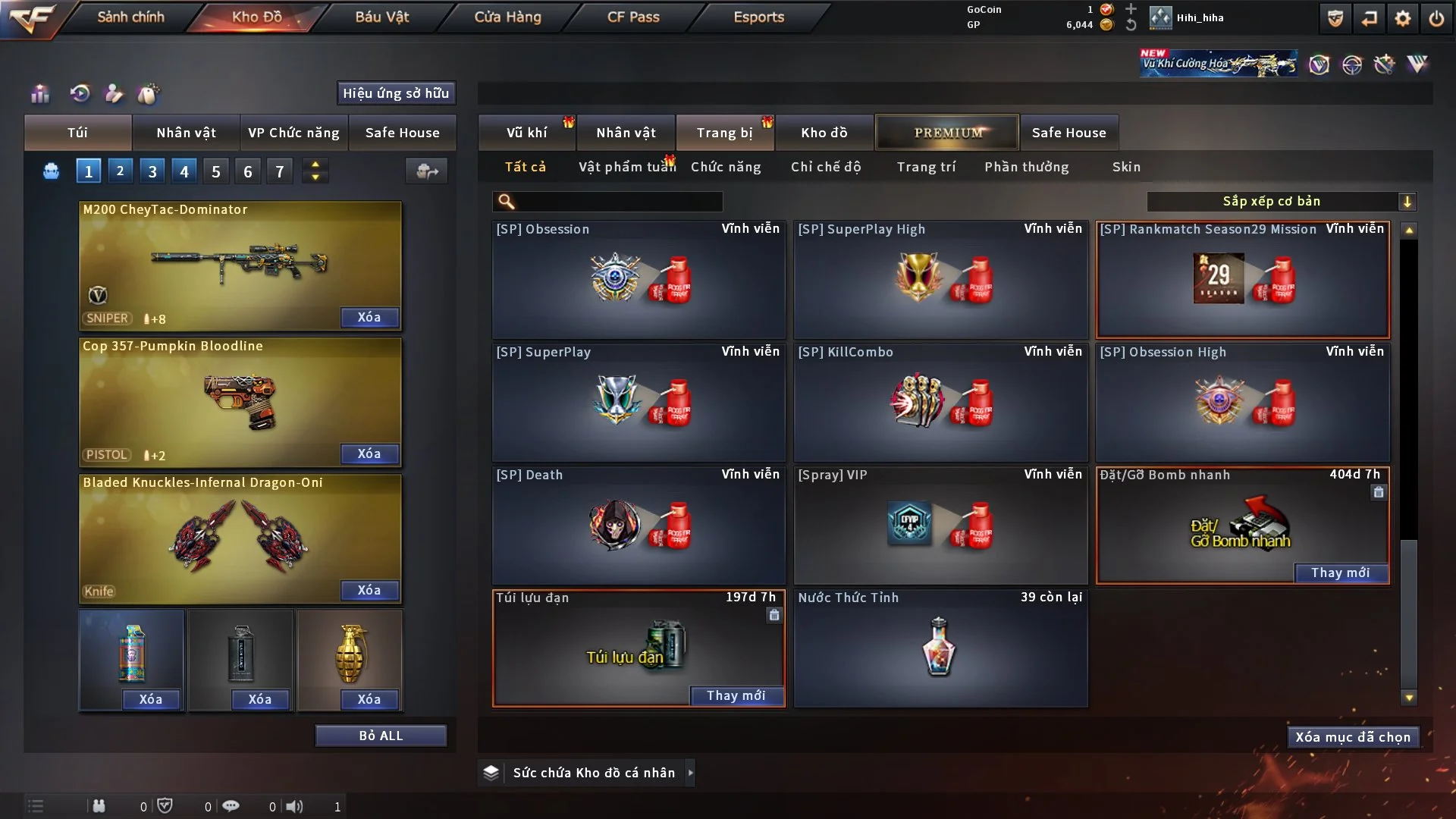Select bag slot number 3
The width and height of the screenshot is (1456, 819).
point(152,171)
